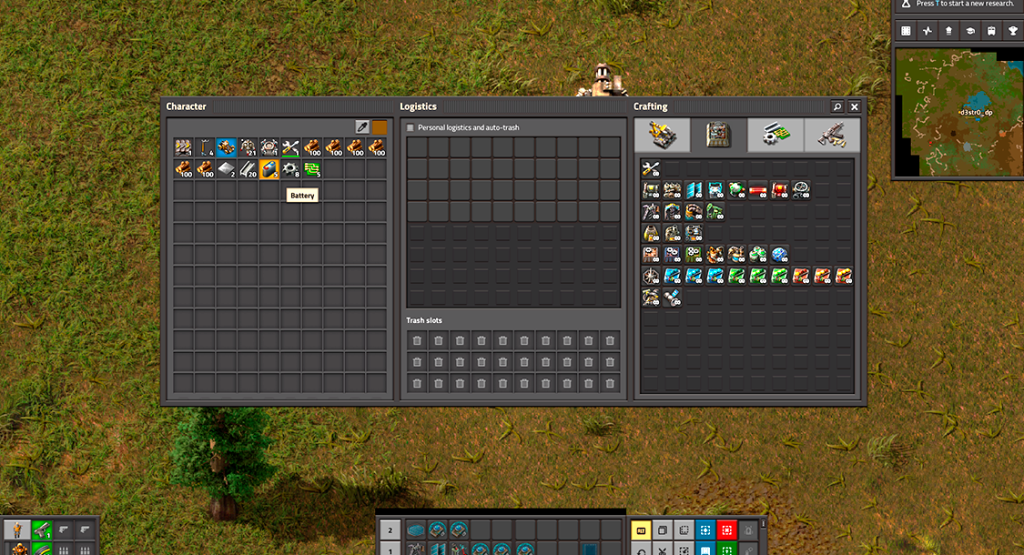Screen dimensions: 1024x555
Task: Pick up the green electronic circuits stack
Action: coord(312,170)
